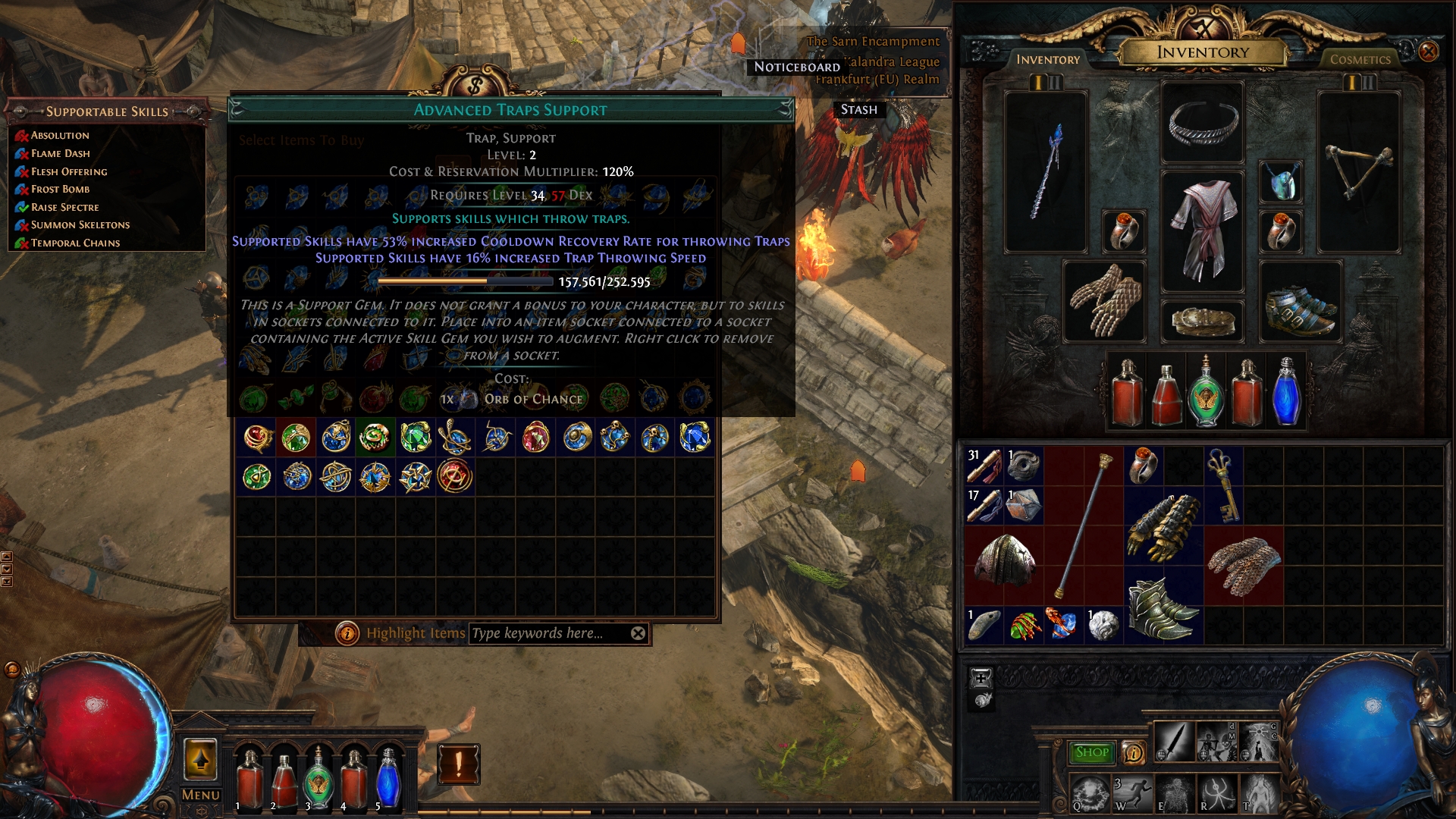
Task: Select the equipped body armour robe
Action: coord(1202,231)
